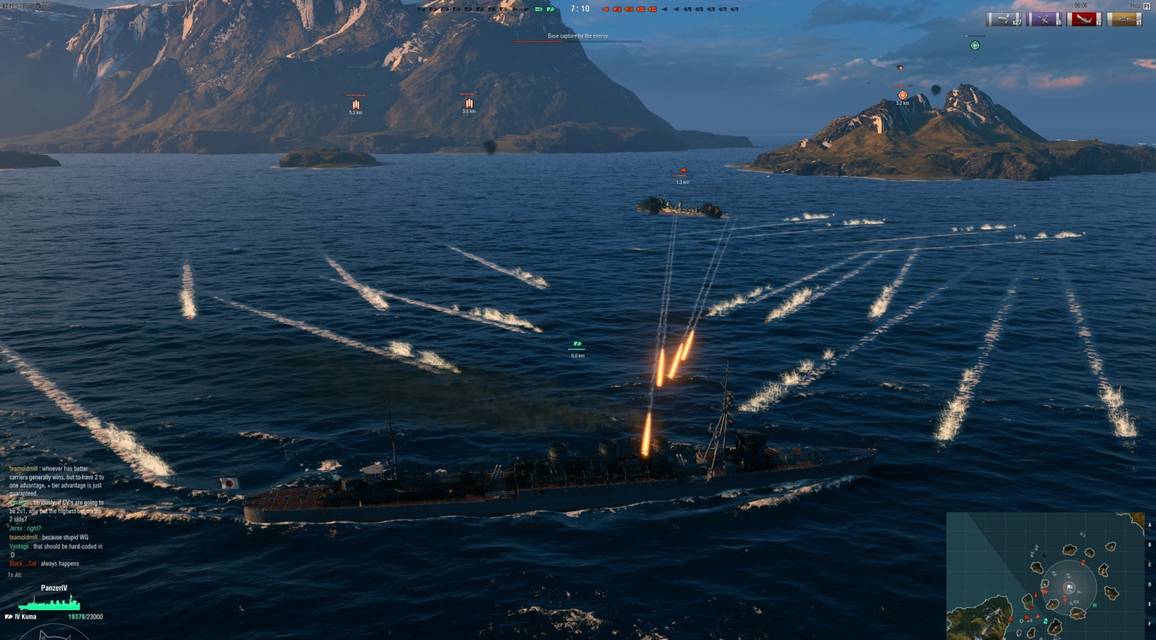Select the white base flag on the minimap
This screenshot has width=1156, height=640.
tap(1069, 588)
